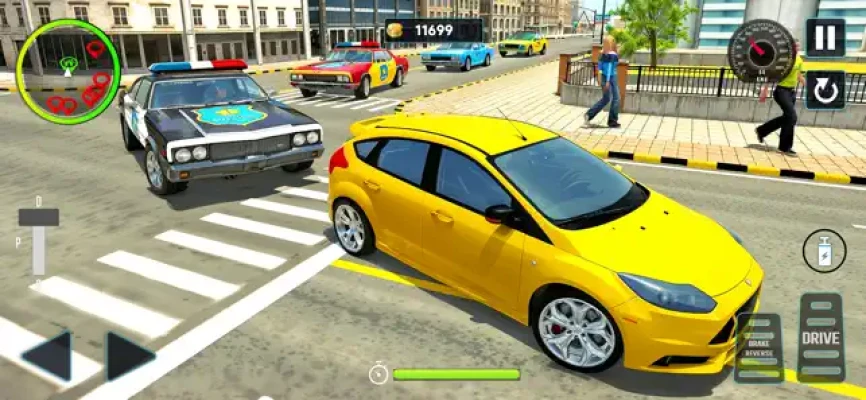Viewport: 866px width, 400px height.
Task: Step on the DRIVE pedal
Action: pyautogui.click(x=820, y=337)
